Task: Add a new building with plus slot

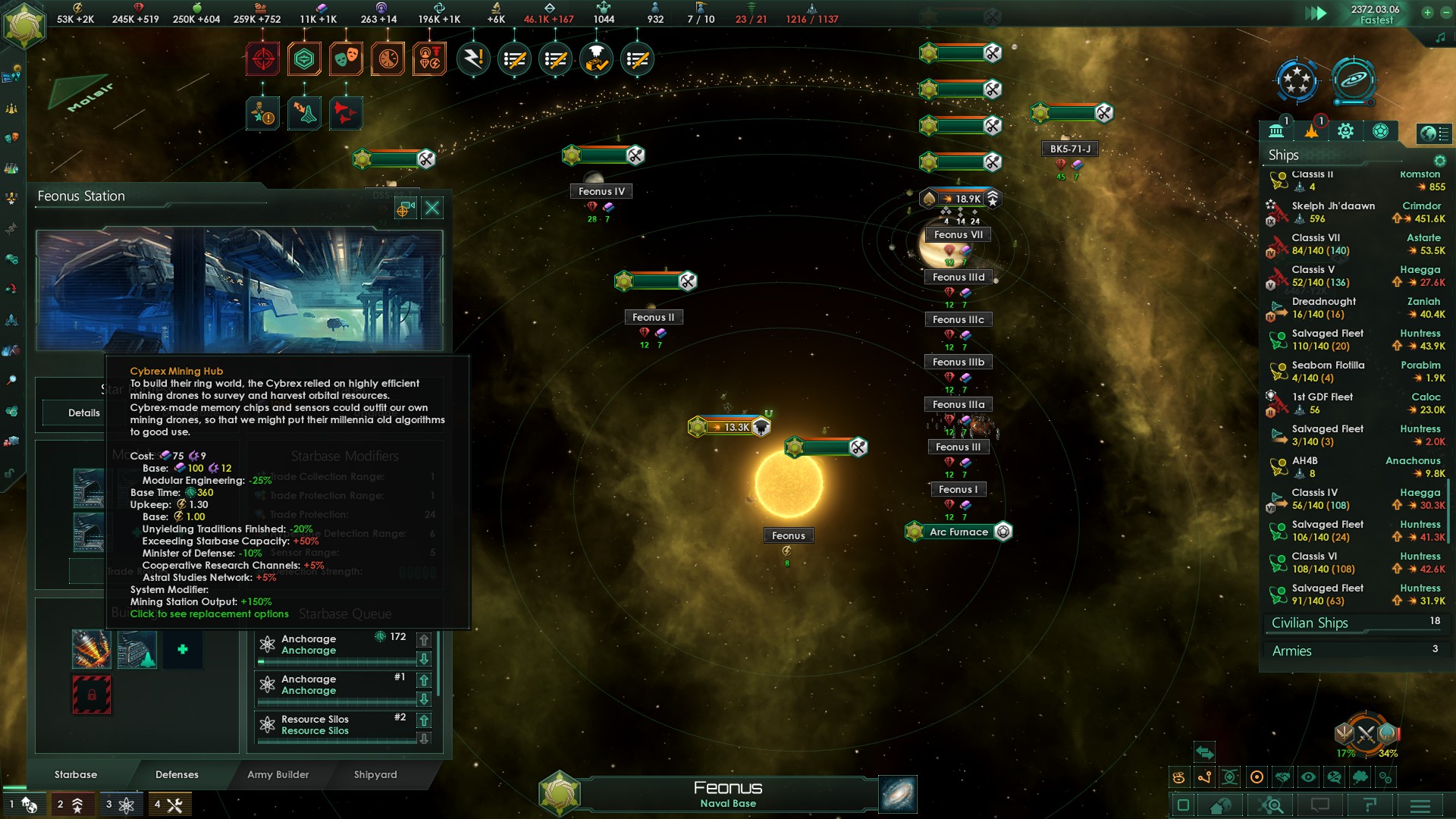Action: 182,649
